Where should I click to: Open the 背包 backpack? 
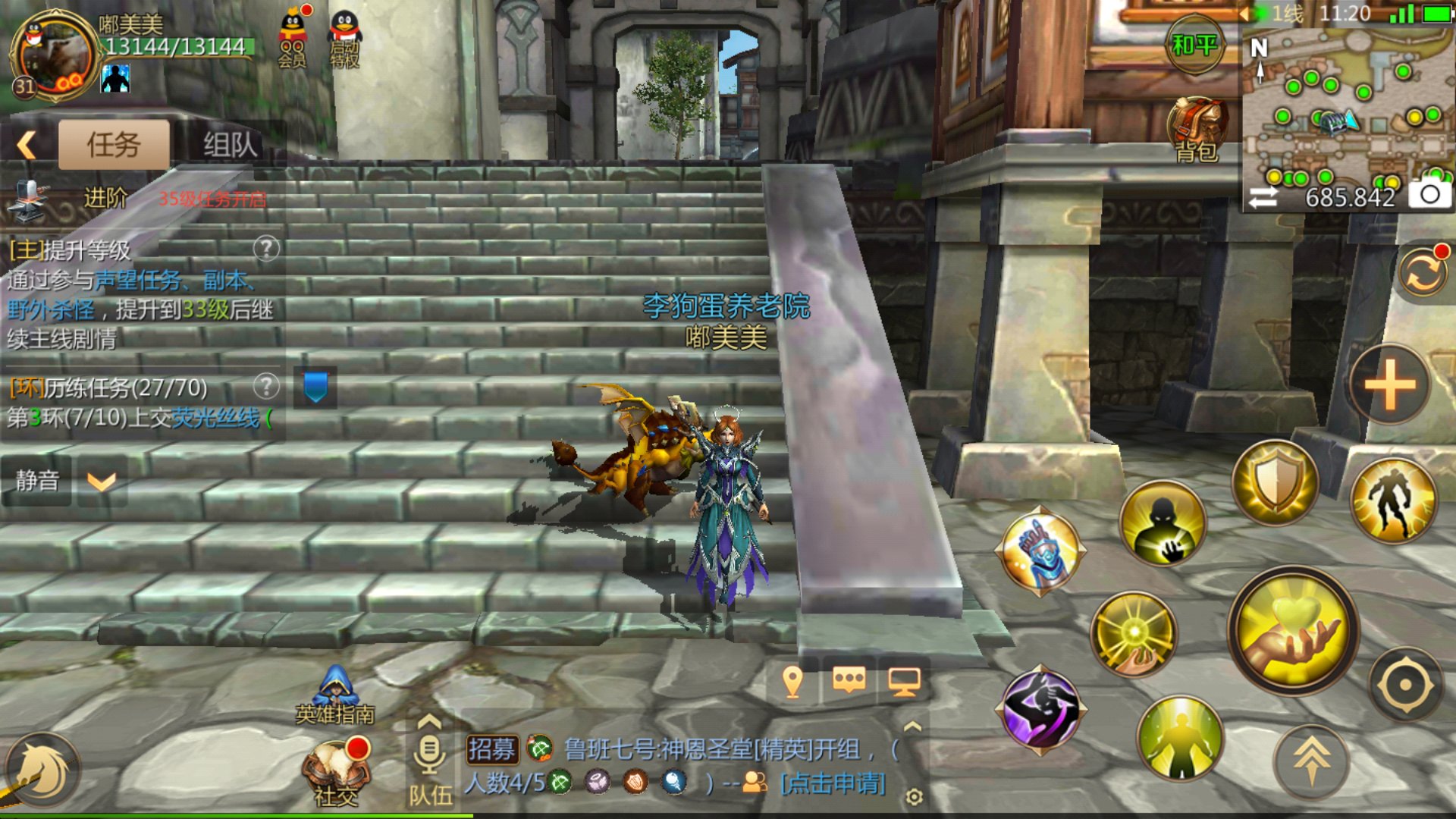click(x=1197, y=130)
